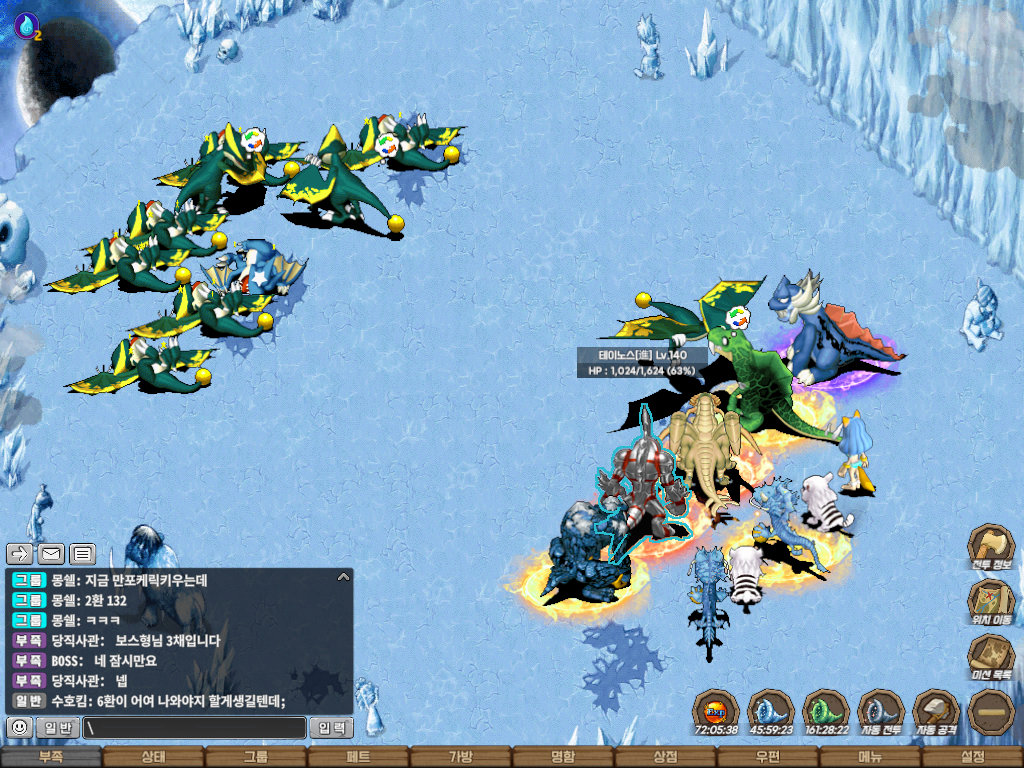Open the 가방 (bag) inventory
Image resolution: width=1024 pixels, height=768 pixels.
460,757
